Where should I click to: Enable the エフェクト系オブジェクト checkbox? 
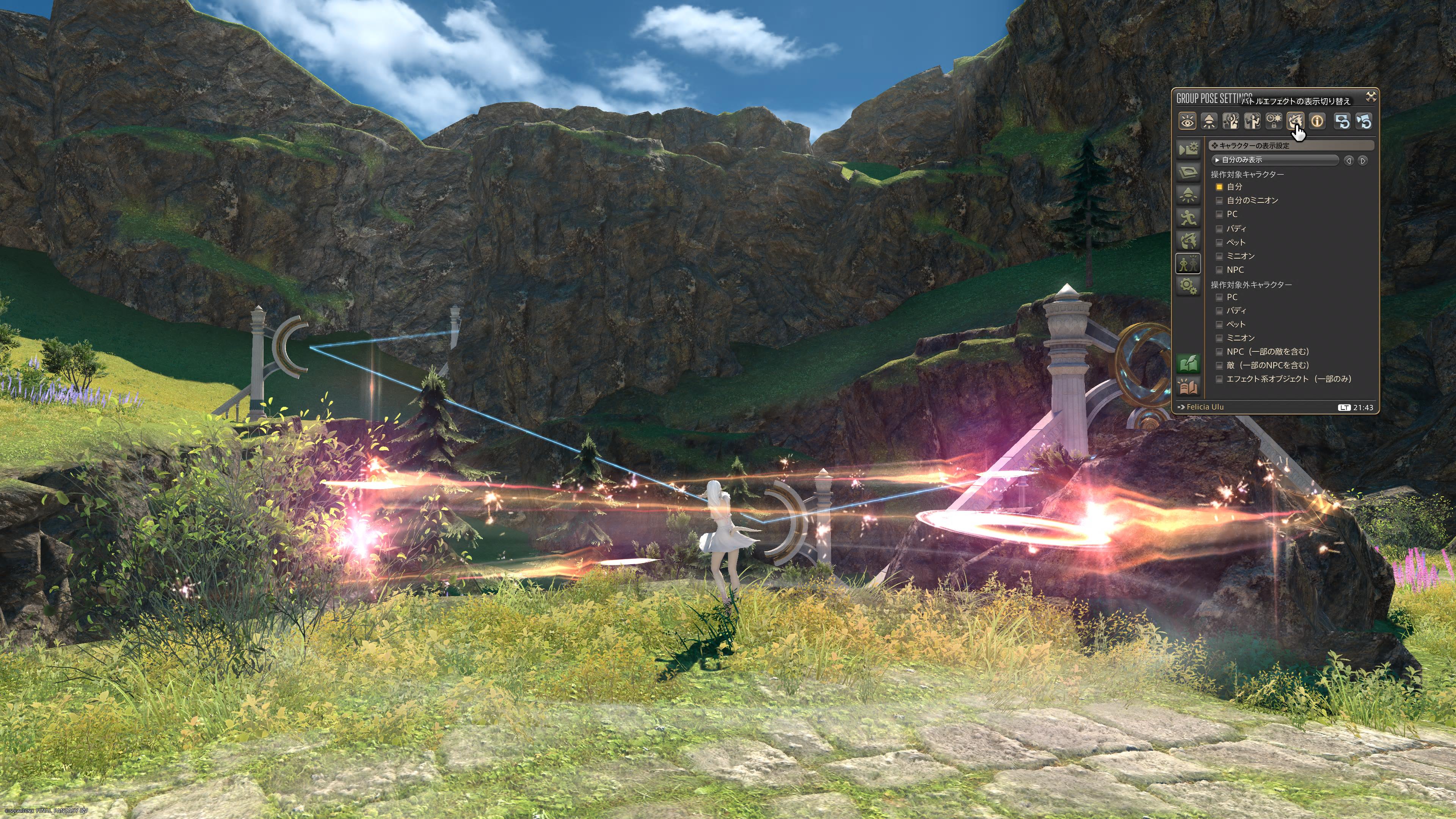point(1219,379)
